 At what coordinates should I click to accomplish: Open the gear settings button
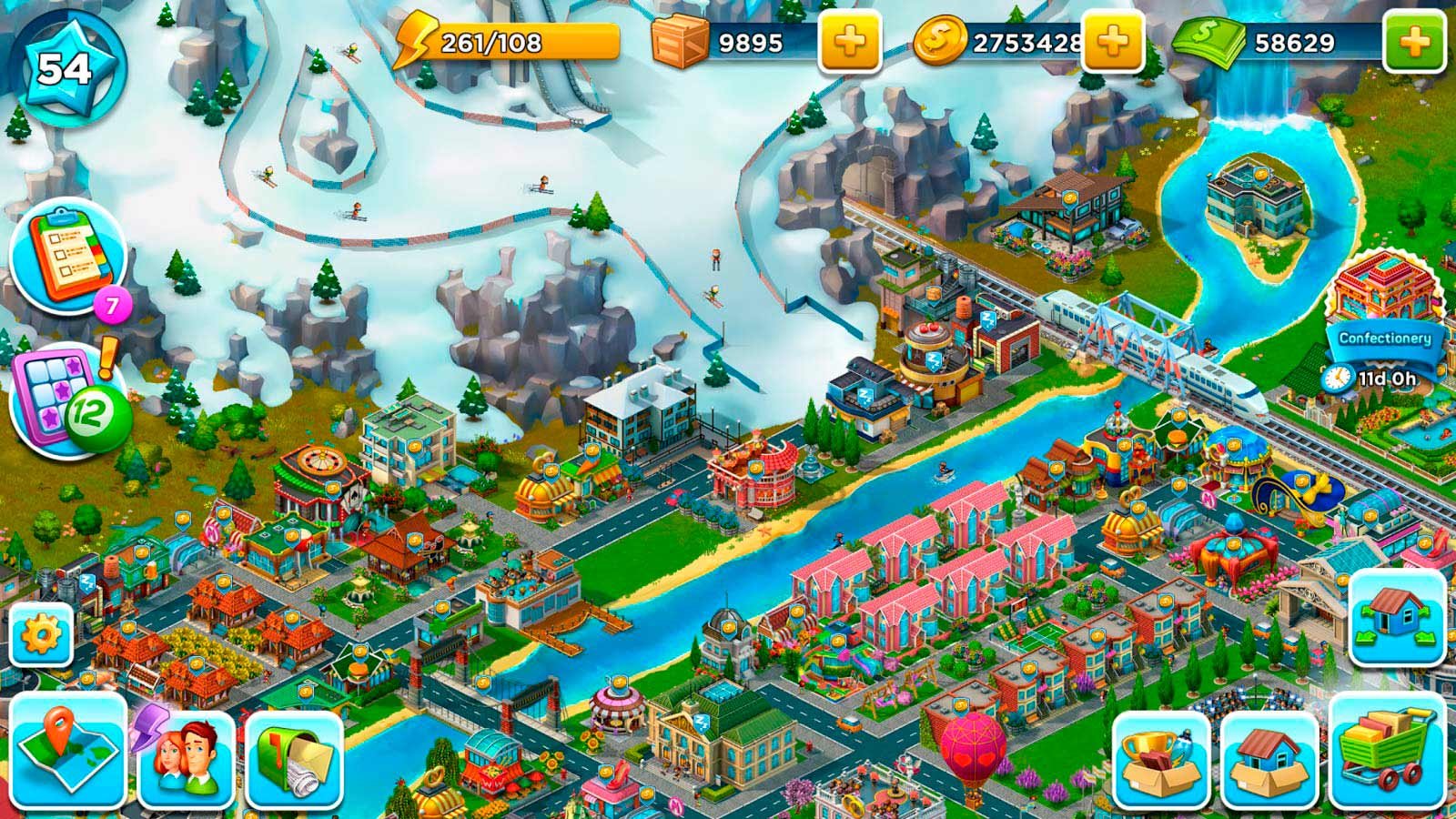(x=41, y=633)
